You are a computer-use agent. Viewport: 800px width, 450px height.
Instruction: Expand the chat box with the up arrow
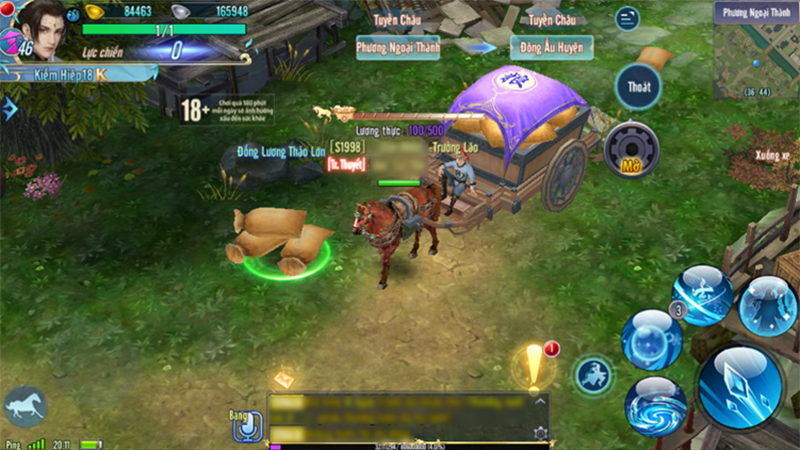click(540, 400)
